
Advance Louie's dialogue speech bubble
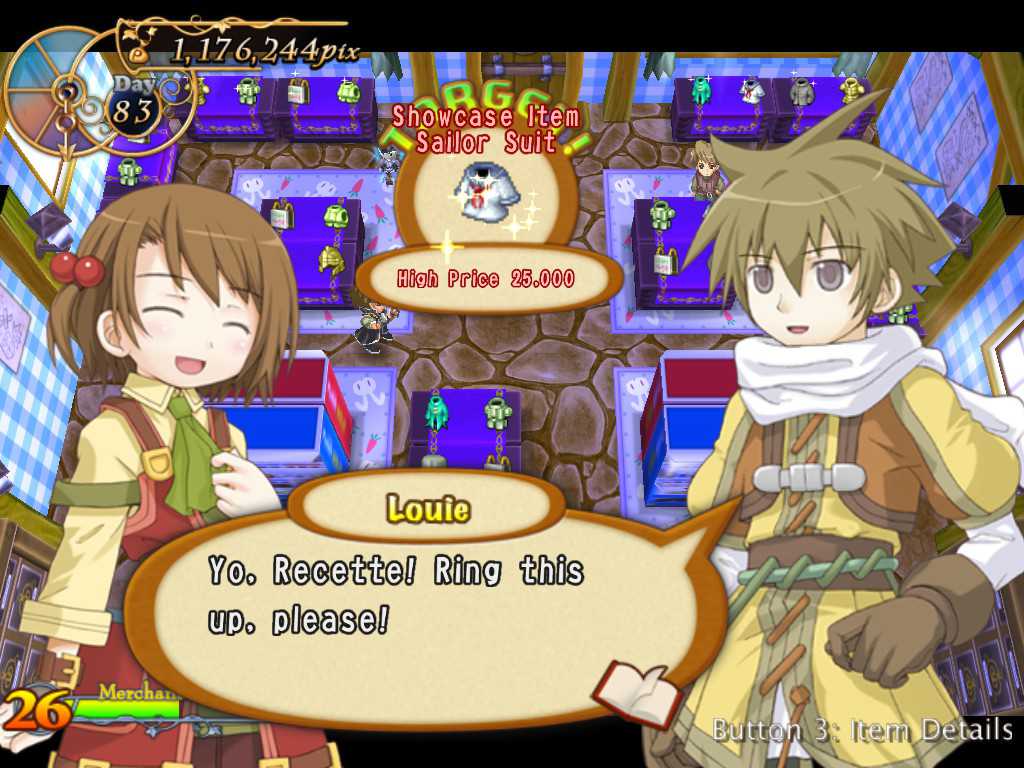(420, 600)
